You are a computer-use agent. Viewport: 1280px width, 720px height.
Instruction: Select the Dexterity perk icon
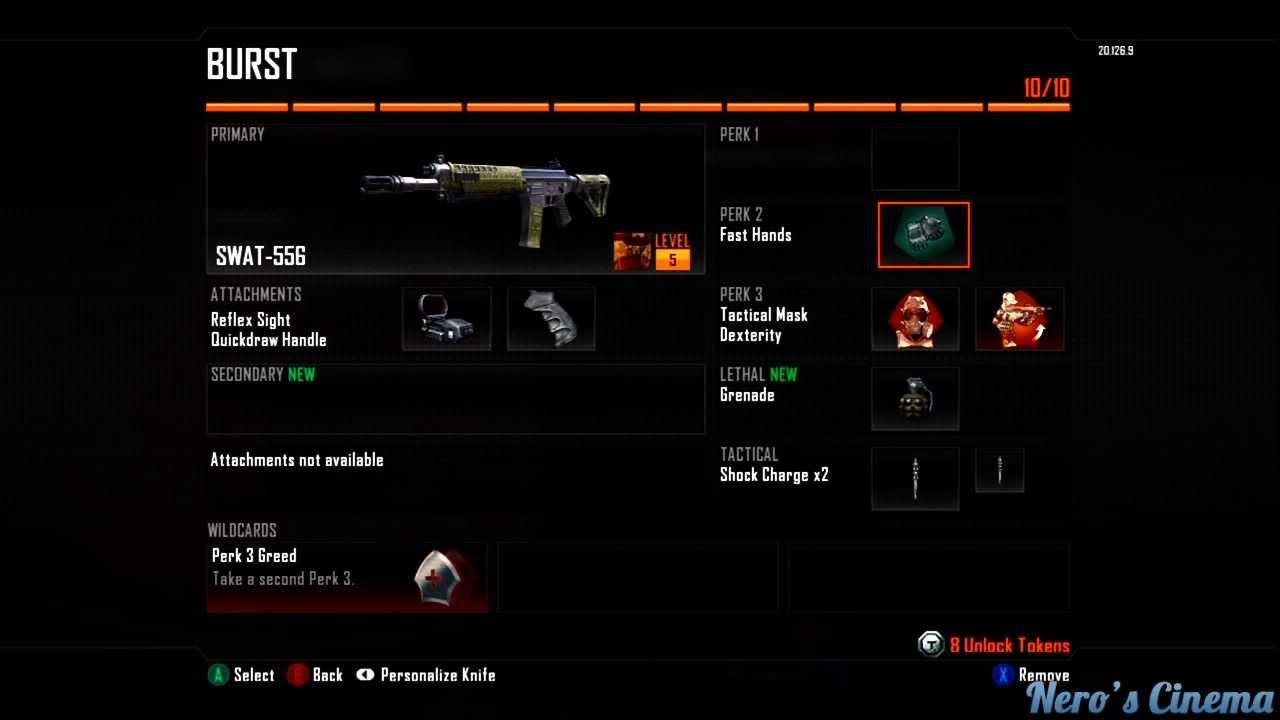tap(1019, 319)
